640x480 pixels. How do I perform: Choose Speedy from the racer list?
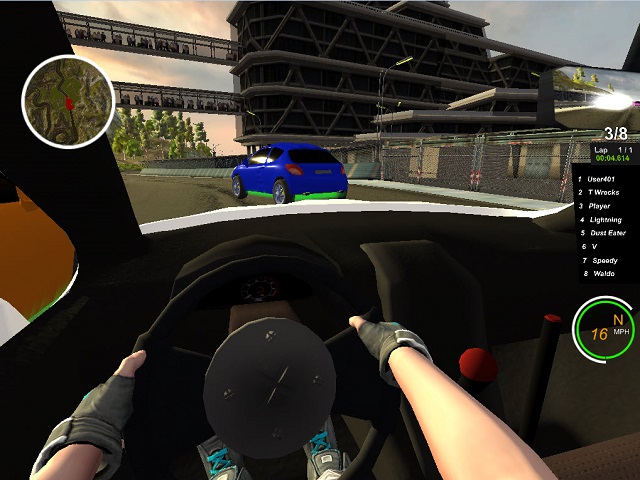(605, 260)
